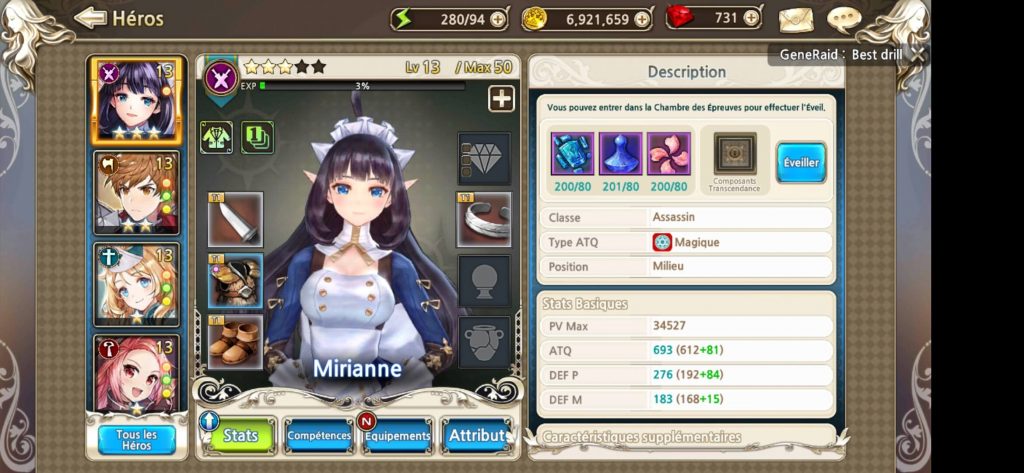Open the chat speech bubble
1024x473 pixels.
pos(845,19)
